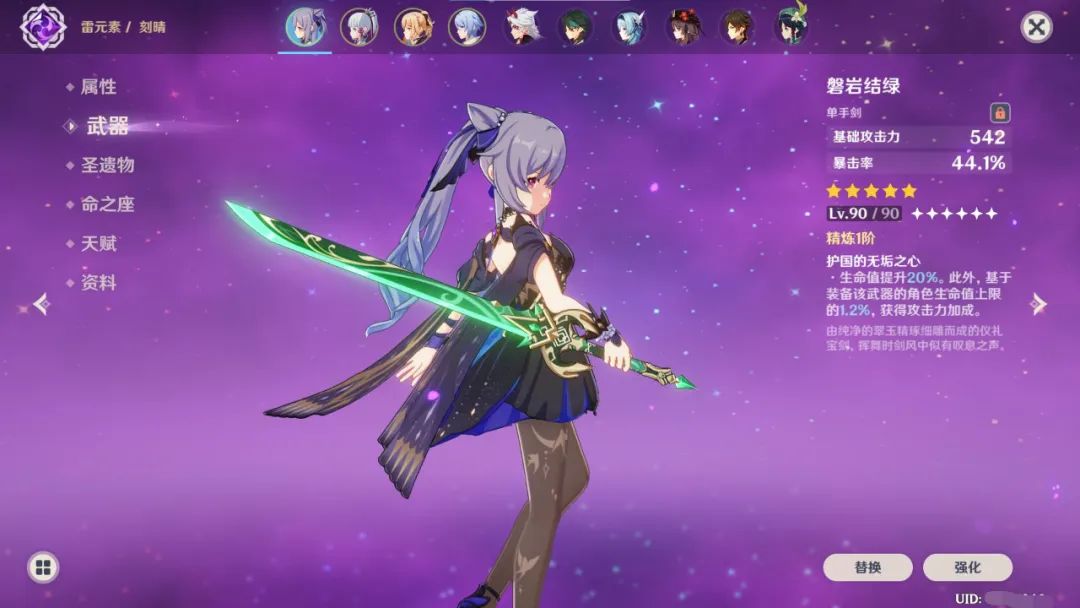
Task: Open the 命之座 (Constellation) page
Action: tap(107, 204)
